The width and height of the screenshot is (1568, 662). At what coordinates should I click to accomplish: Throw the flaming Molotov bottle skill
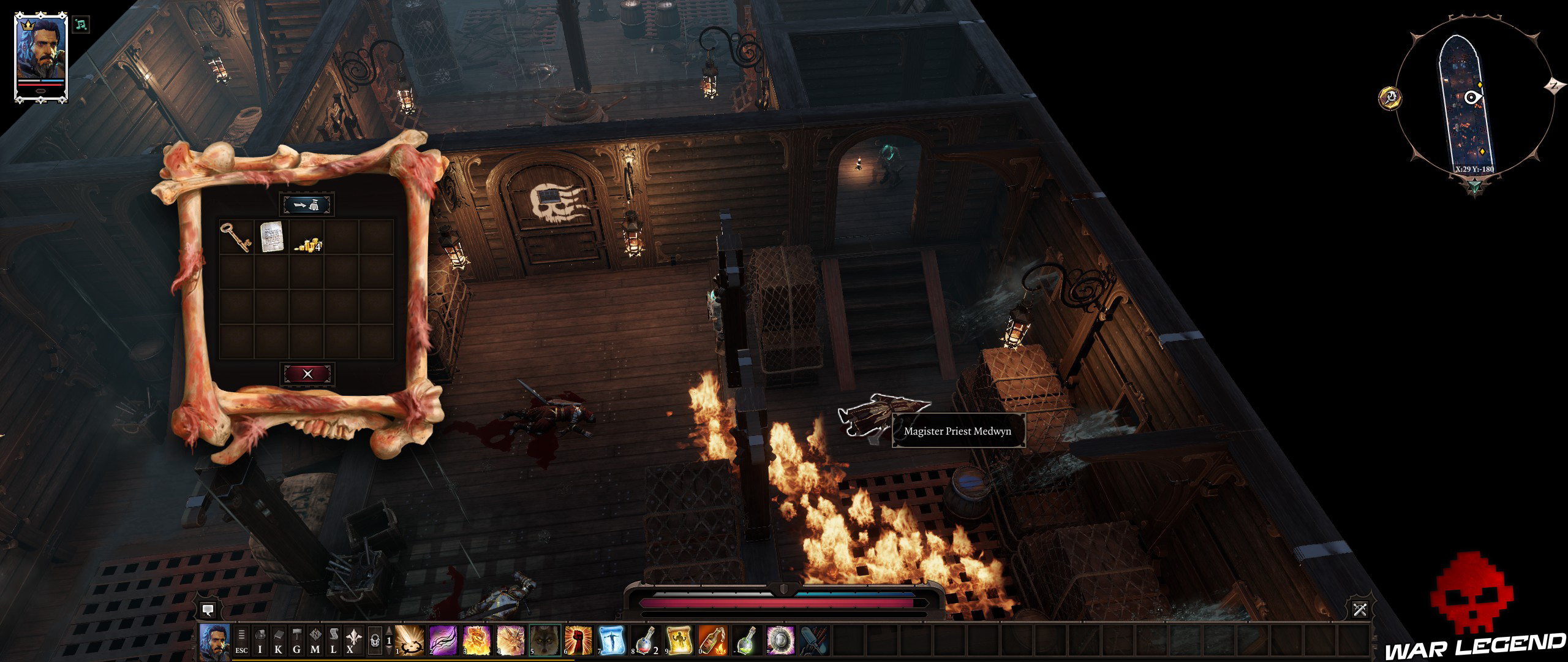click(x=712, y=642)
